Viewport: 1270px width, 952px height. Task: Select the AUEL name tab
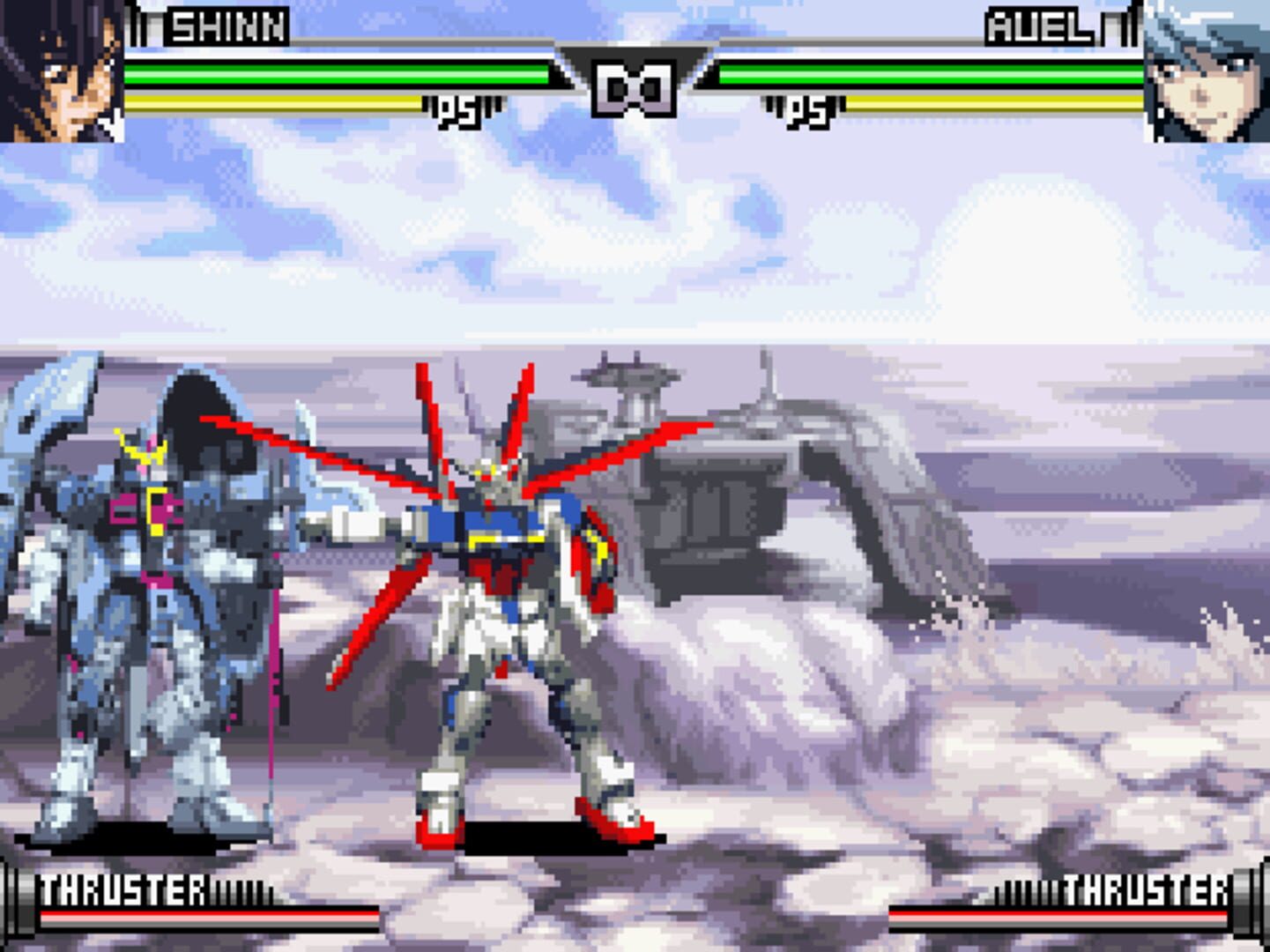click(x=1042, y=29)
